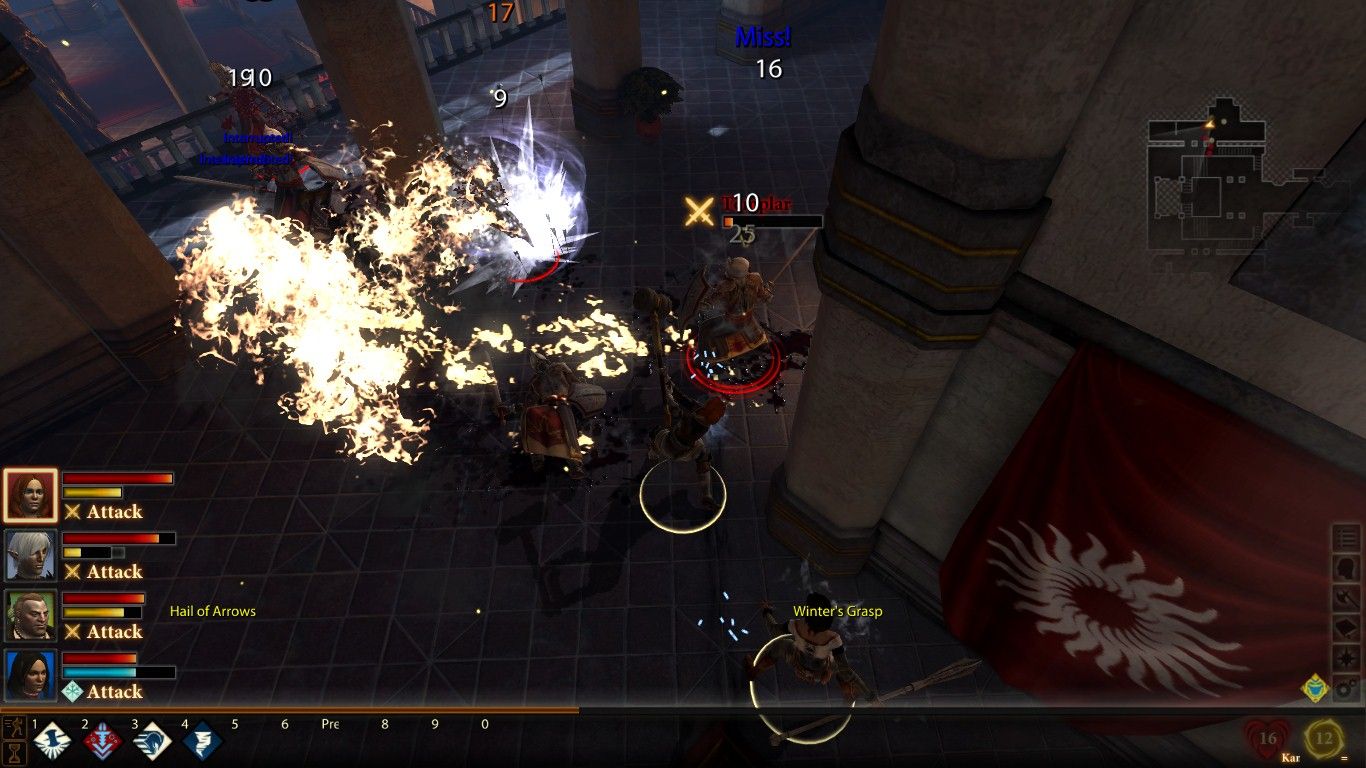Open the inventory axe icon
Image resolution: width=1366 pixels, height=768 pixels.
pos(1348,598)
